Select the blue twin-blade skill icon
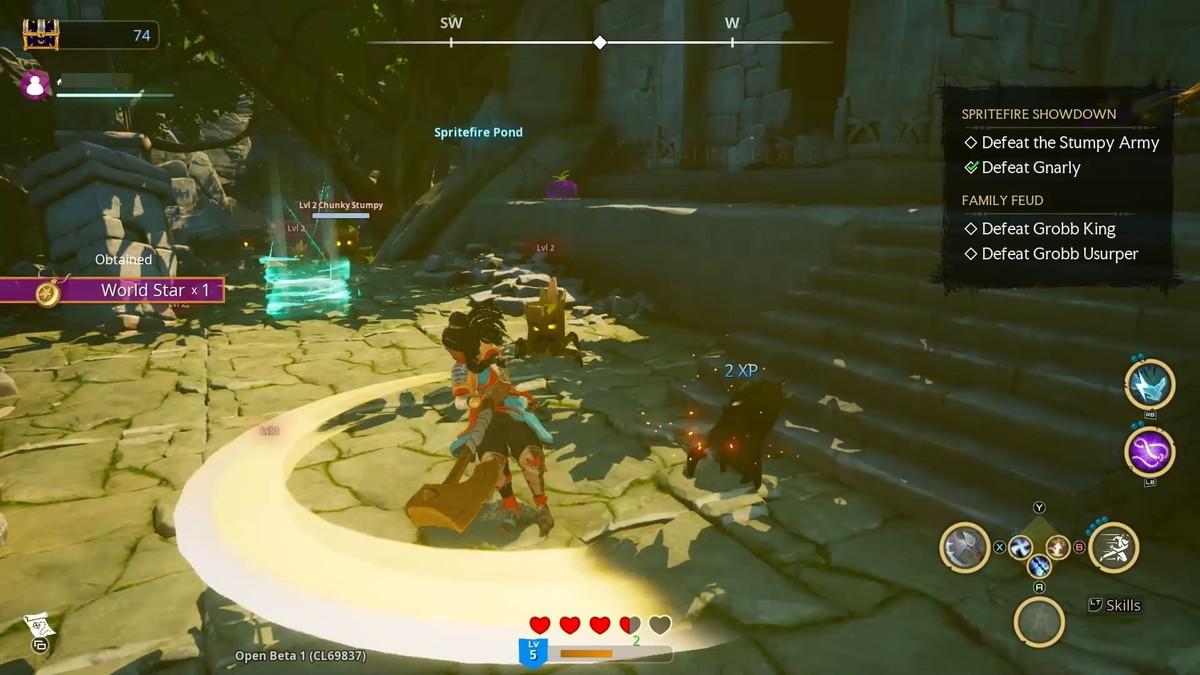 click(x=1039, y=566)
